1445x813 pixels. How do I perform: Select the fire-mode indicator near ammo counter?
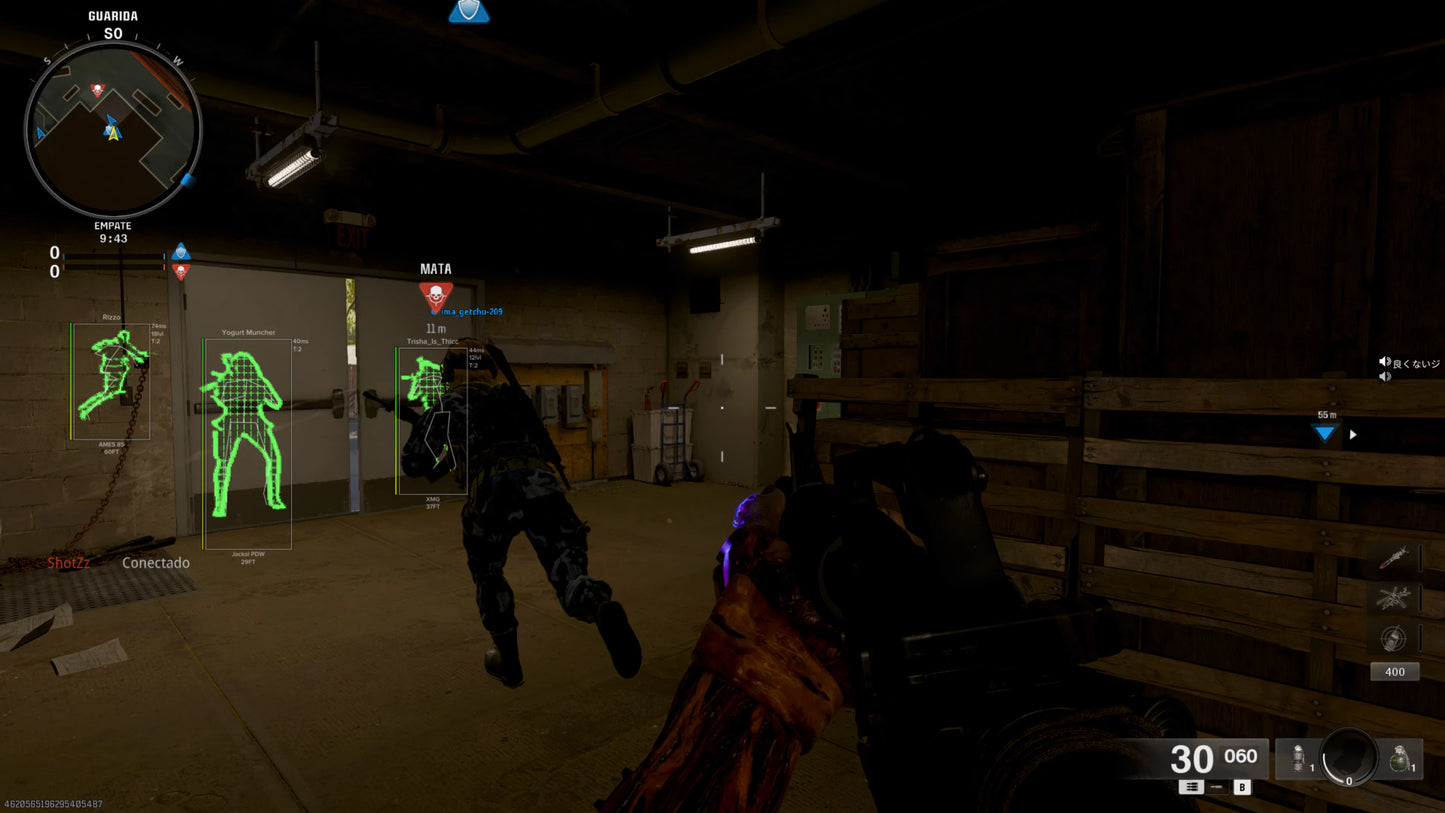[1192, 787]
